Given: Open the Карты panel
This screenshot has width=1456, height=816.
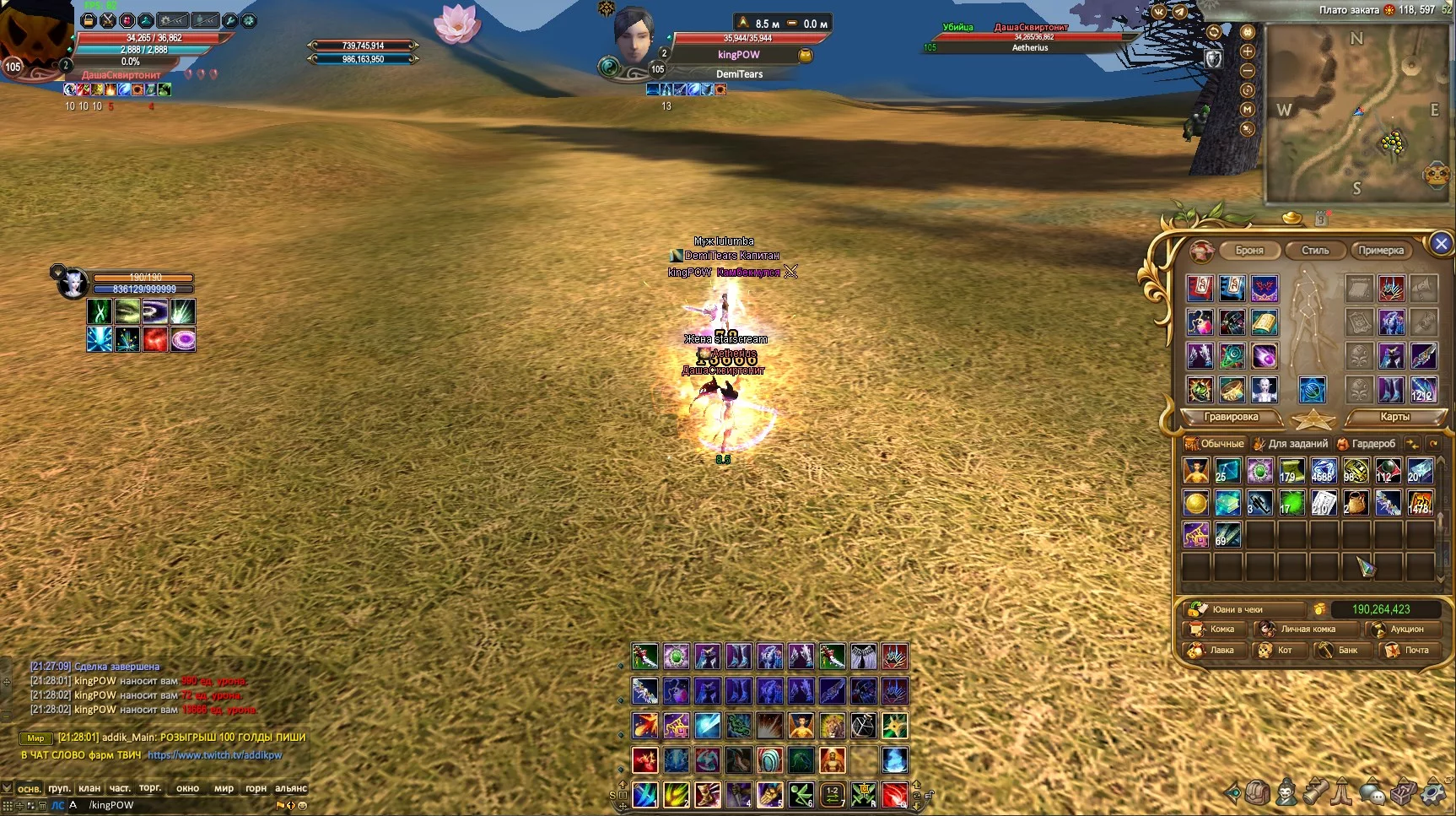Looking at the screenshot, I should [x=1394, y=417].
